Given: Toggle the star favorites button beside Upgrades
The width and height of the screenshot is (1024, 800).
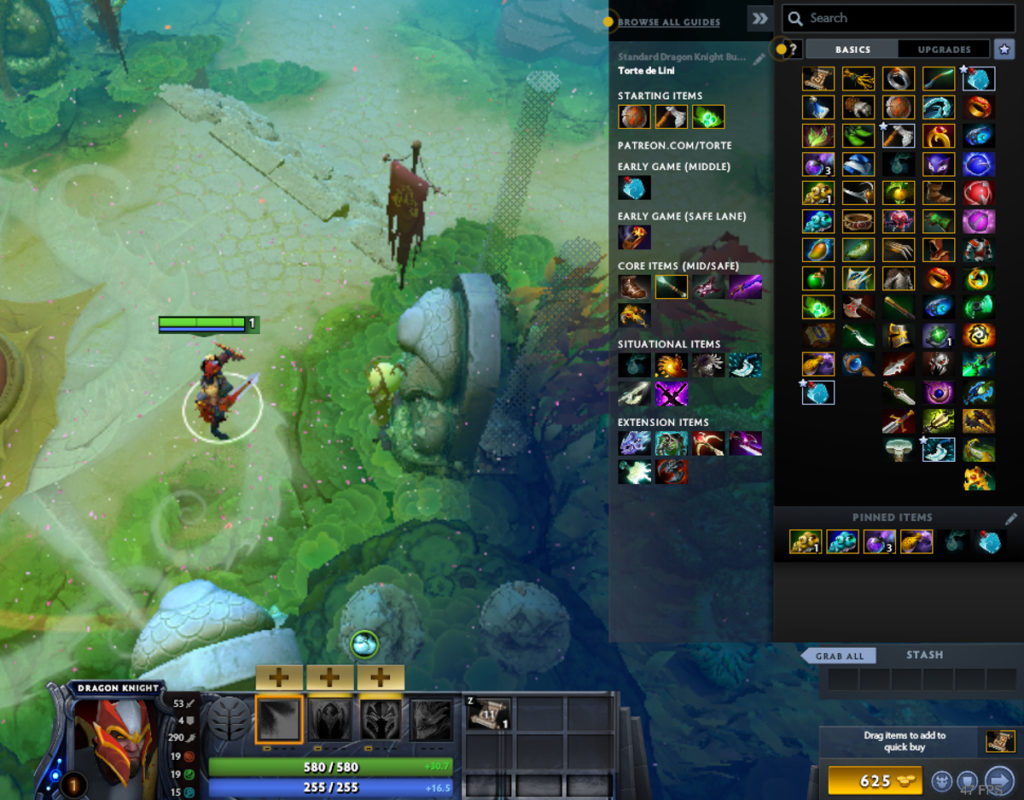Looking at the screenshot, I should coord(1002,49).
